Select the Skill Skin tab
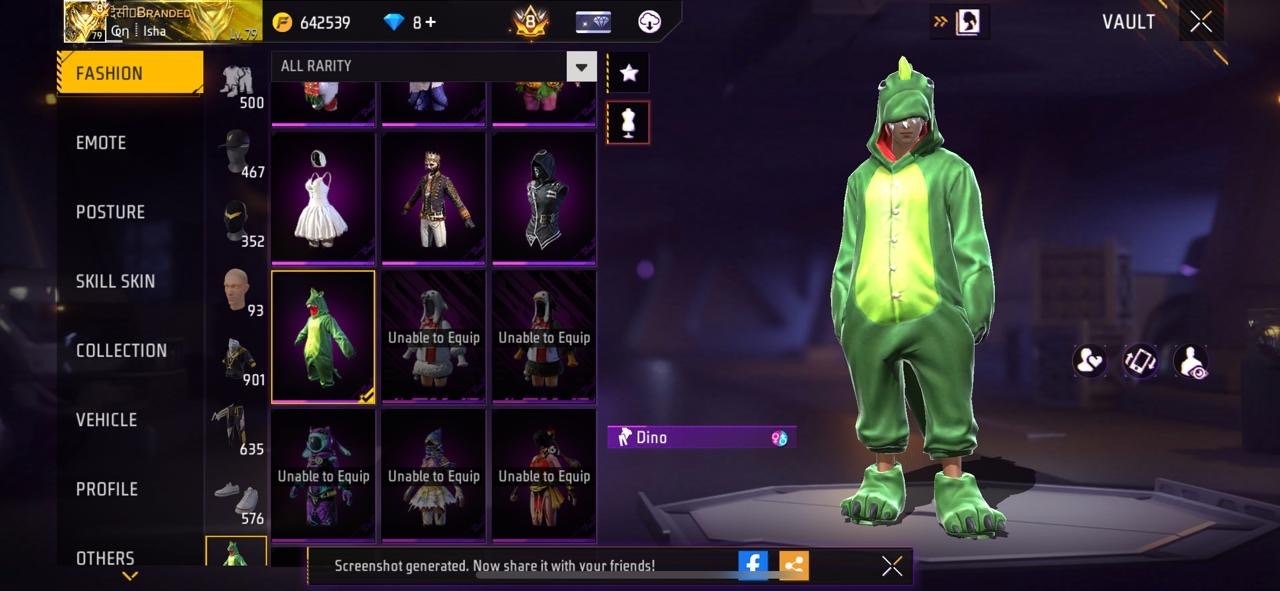The height and width of the screenshot is (591, 1280). coord(115,281)
